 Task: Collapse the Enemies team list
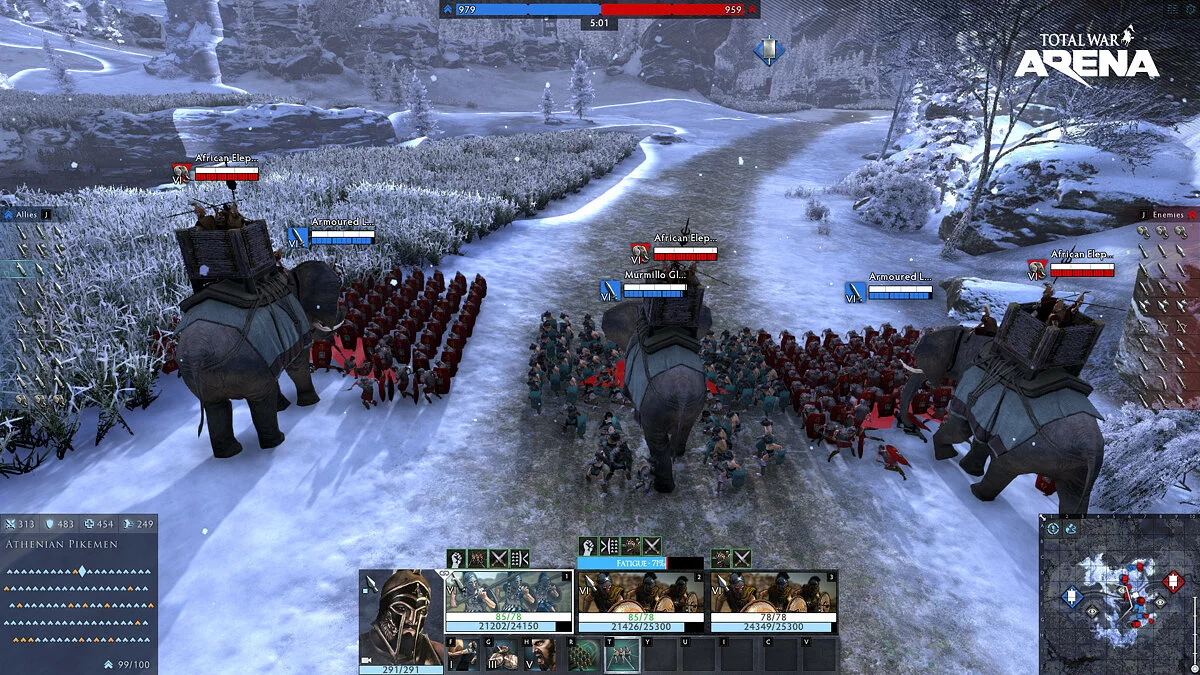pyautogui.click(x=1144, y=214)
